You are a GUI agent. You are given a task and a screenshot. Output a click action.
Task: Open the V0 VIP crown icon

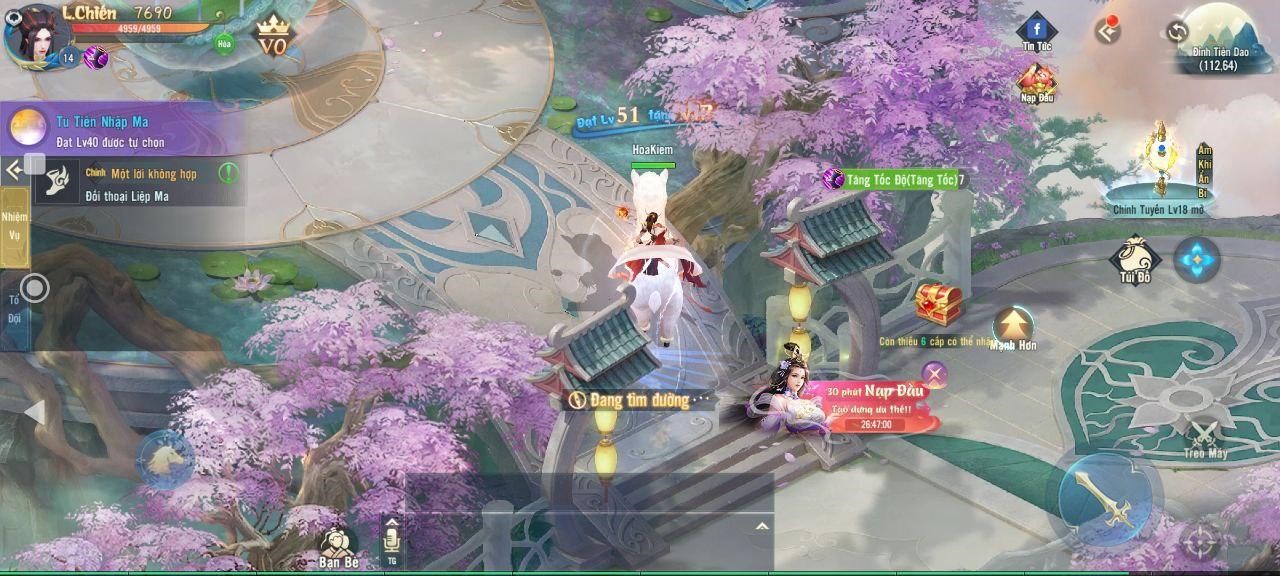coord(272,40)
